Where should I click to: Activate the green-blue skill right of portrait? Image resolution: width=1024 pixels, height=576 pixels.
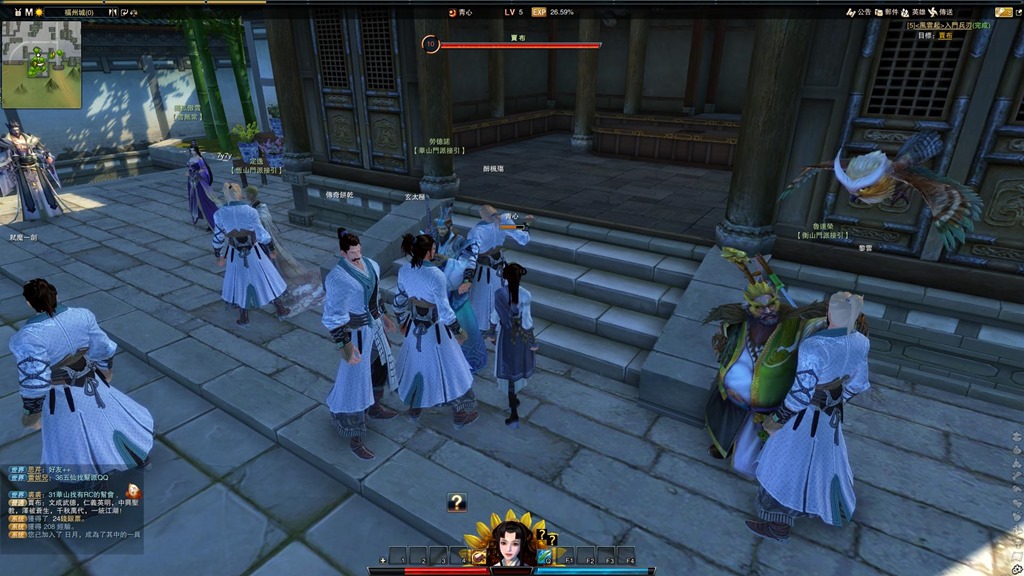click(x=544, y=556)
